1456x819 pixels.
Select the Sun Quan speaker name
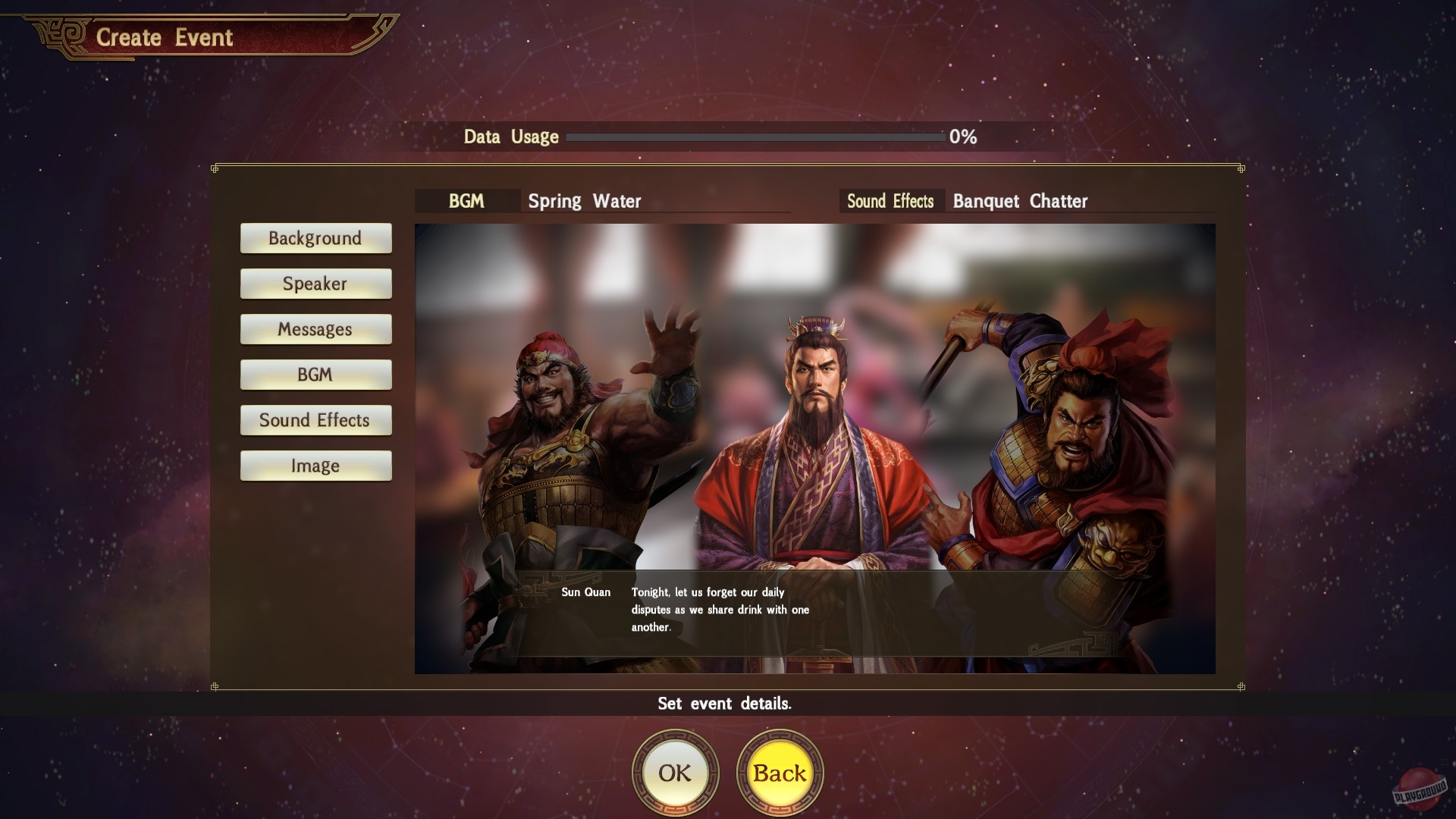tap(585, 592)
